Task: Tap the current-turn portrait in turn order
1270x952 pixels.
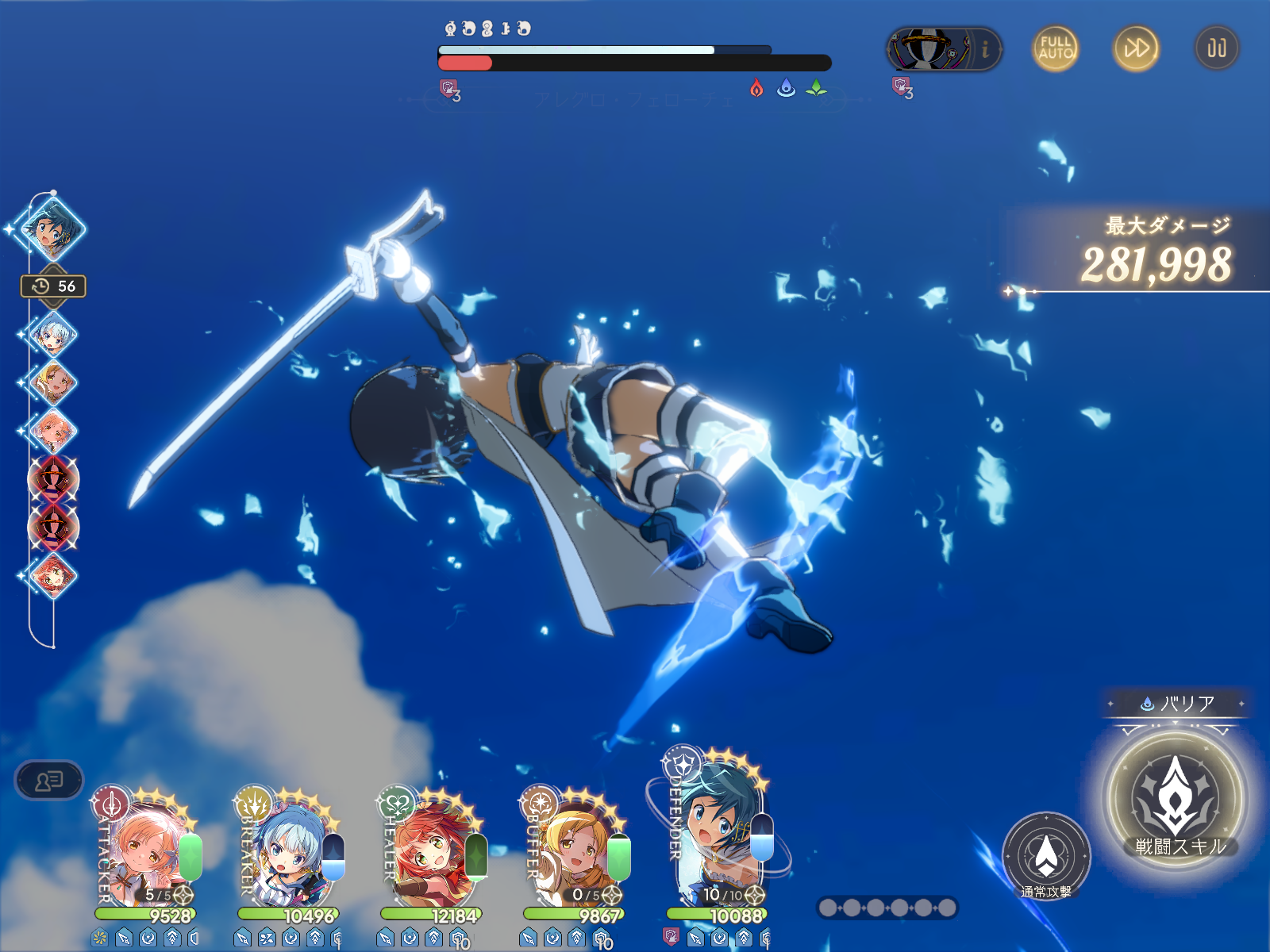Action: 52,229
